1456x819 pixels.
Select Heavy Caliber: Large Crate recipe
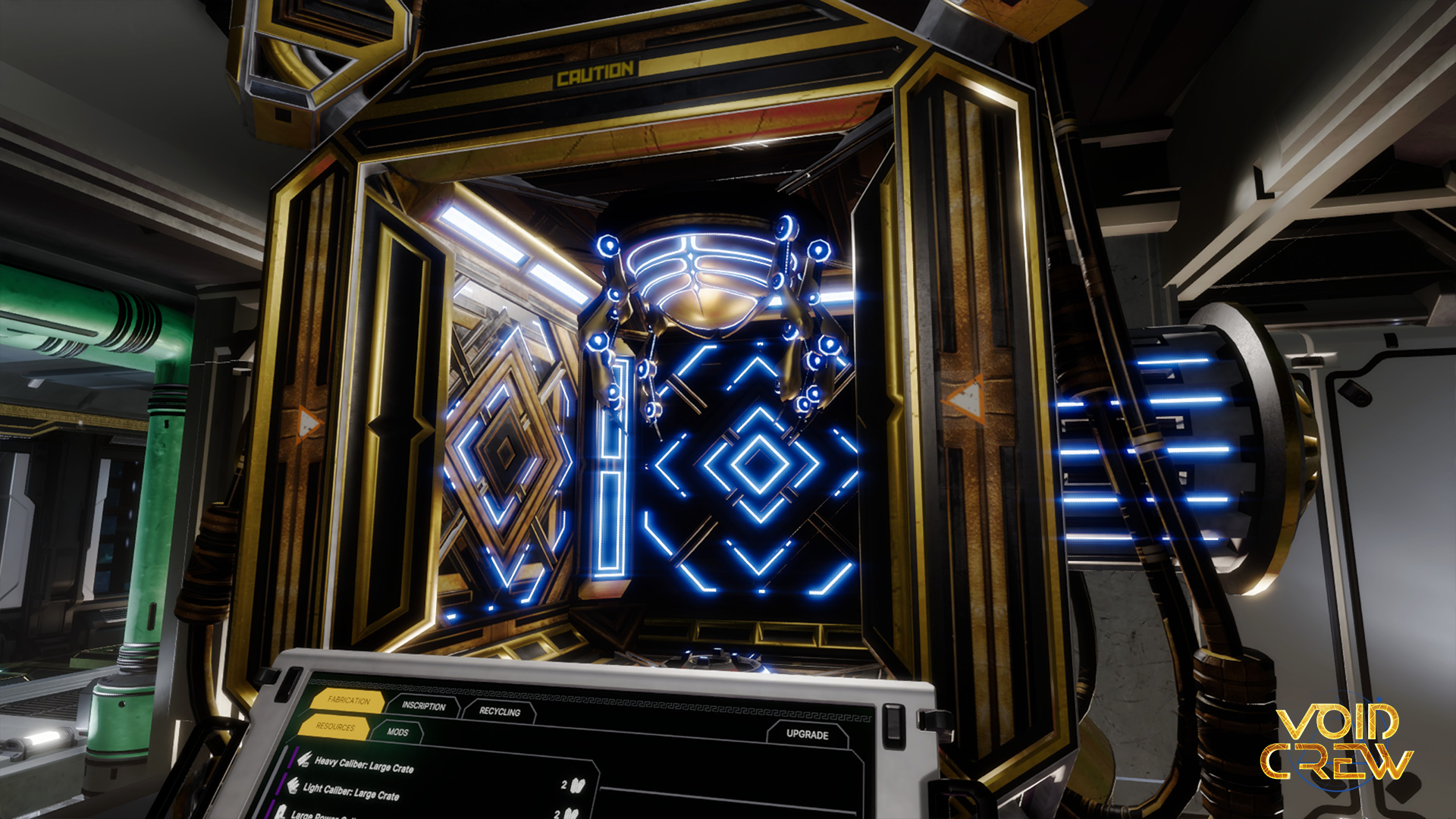pos(364,764)
